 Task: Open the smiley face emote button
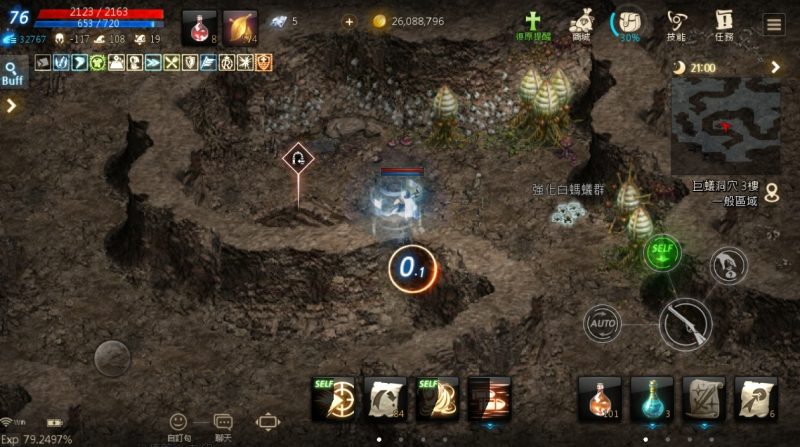[178, 424]
